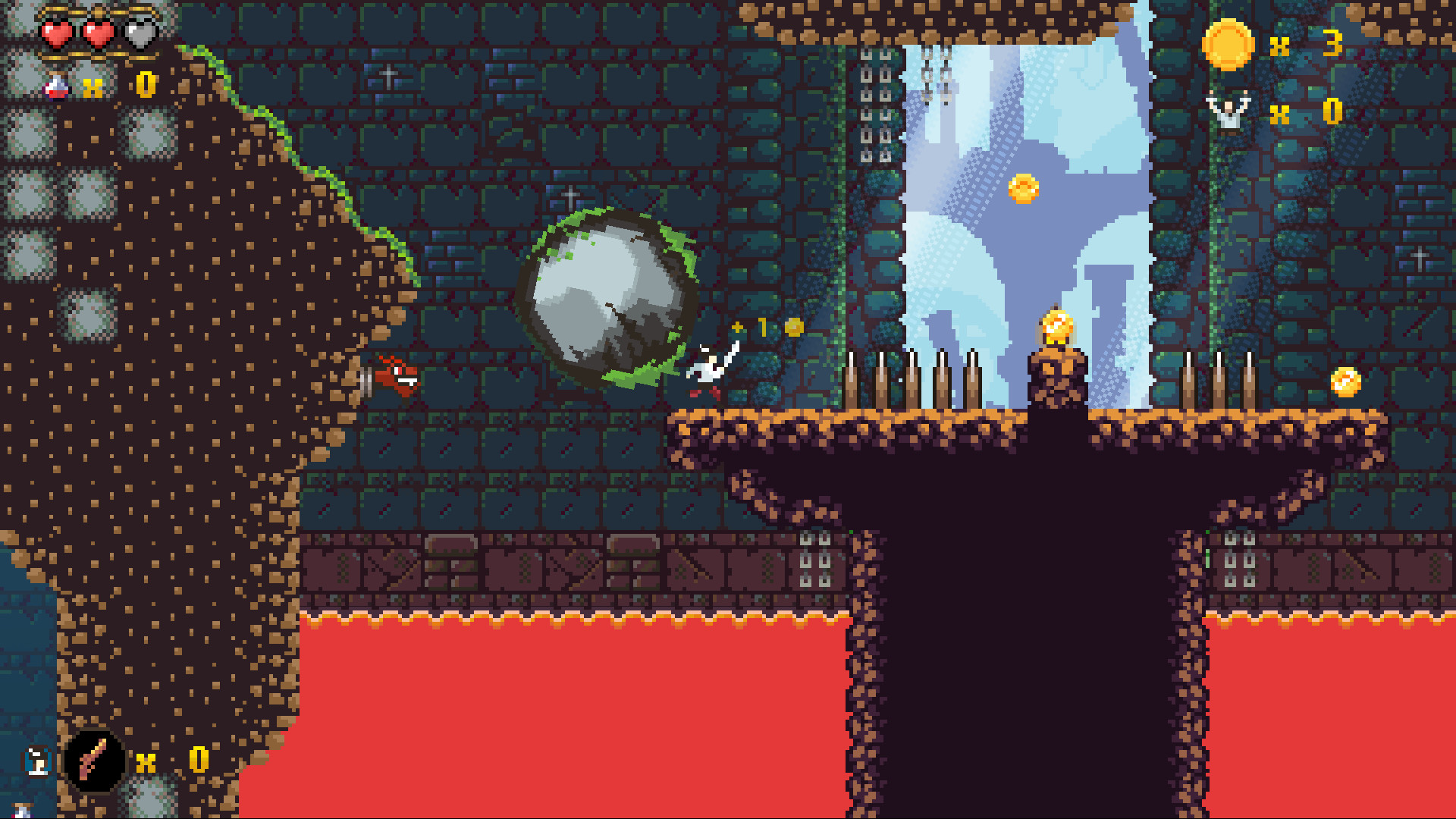
Task: Click the rescue counter showing x0
Action: pyautogui.click(x=1332, y=111)
